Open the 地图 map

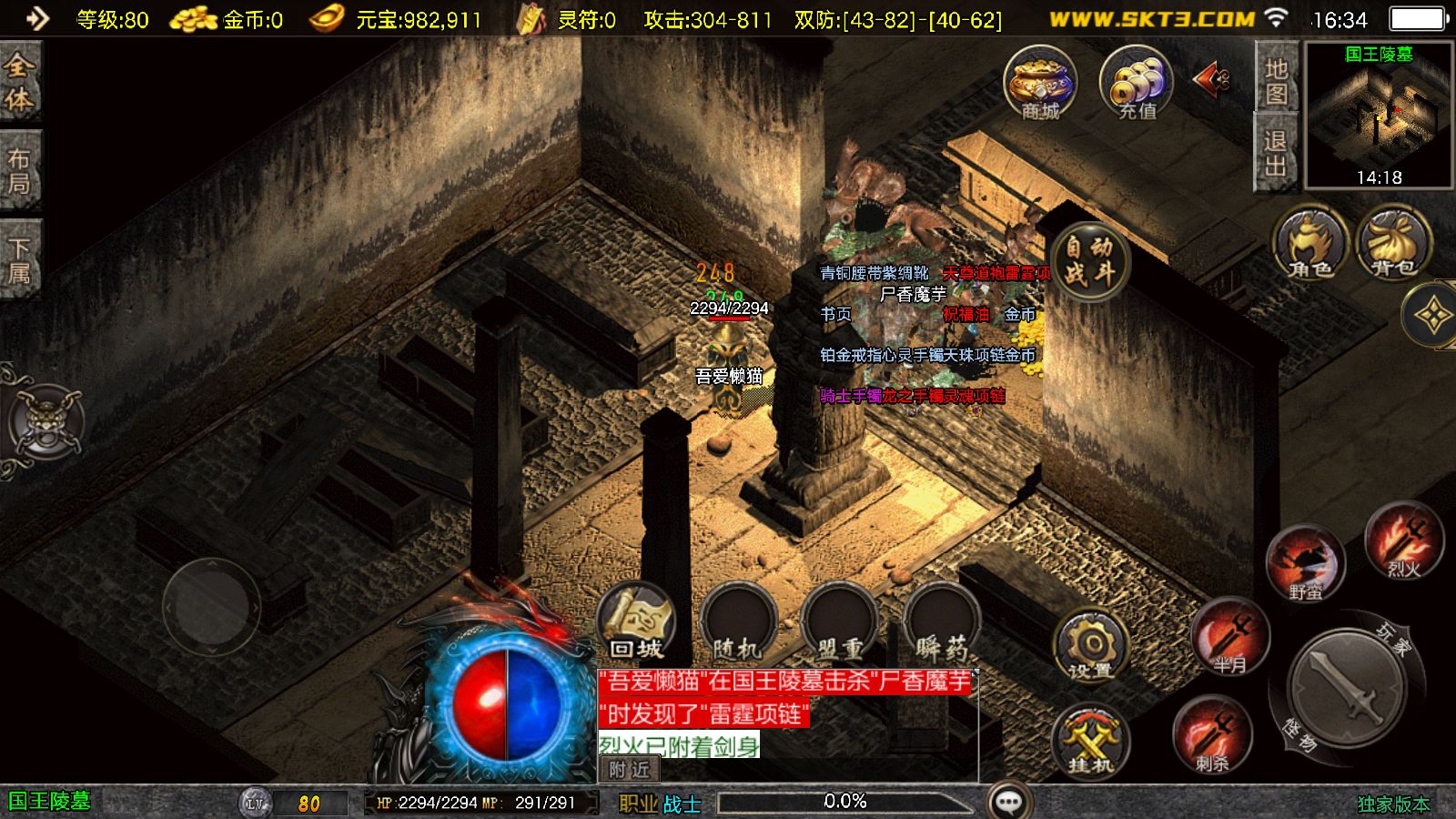[1276, 80]
